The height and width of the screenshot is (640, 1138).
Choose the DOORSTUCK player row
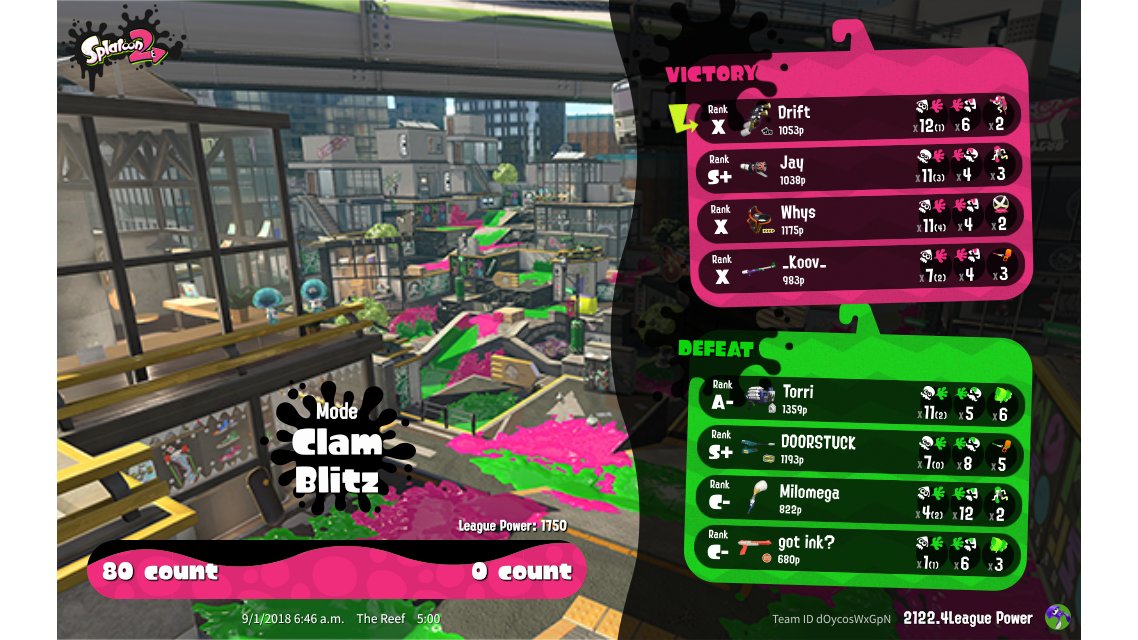[862, 448]
